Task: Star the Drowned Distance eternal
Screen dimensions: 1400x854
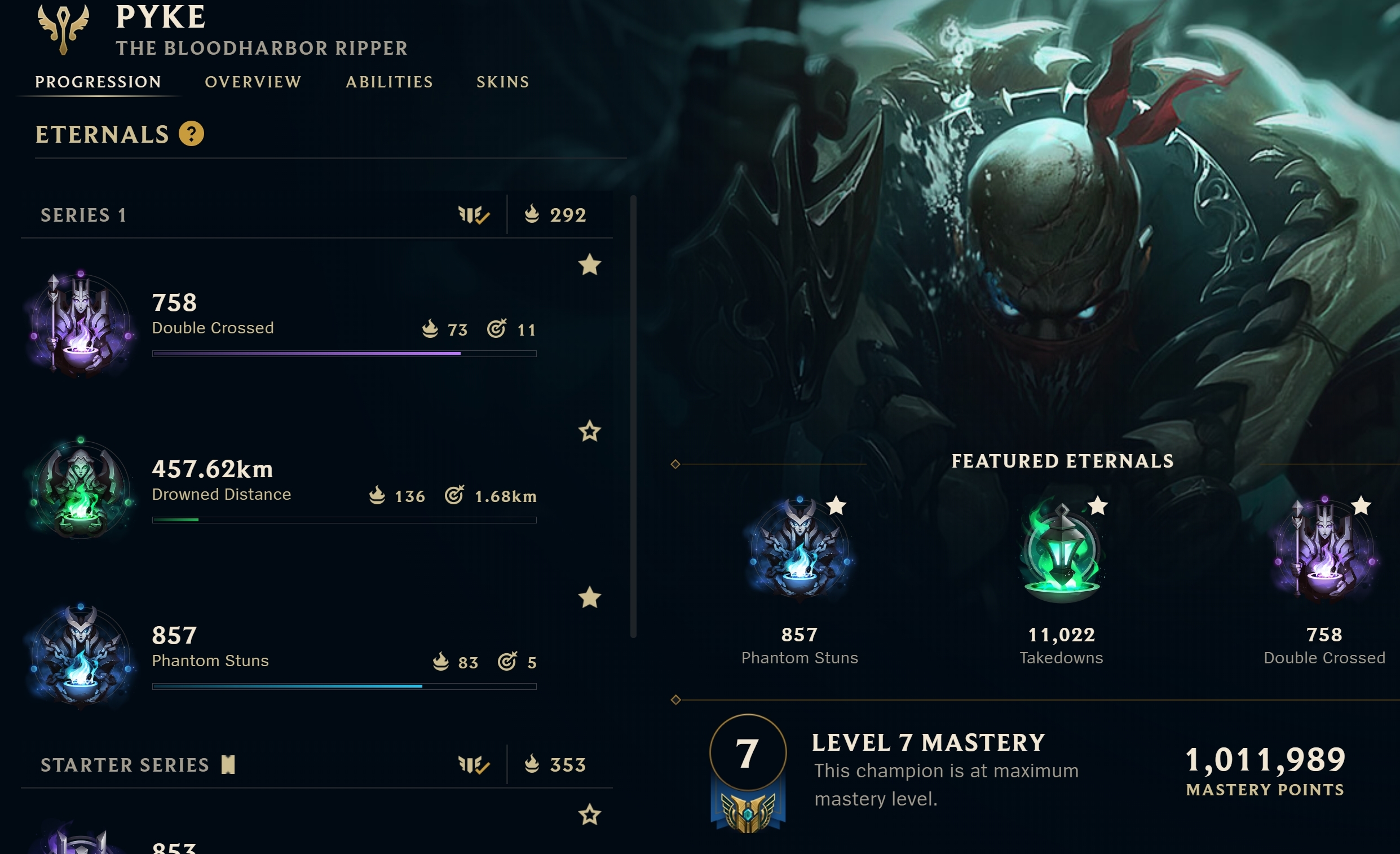Action: [x=589, y=432]
